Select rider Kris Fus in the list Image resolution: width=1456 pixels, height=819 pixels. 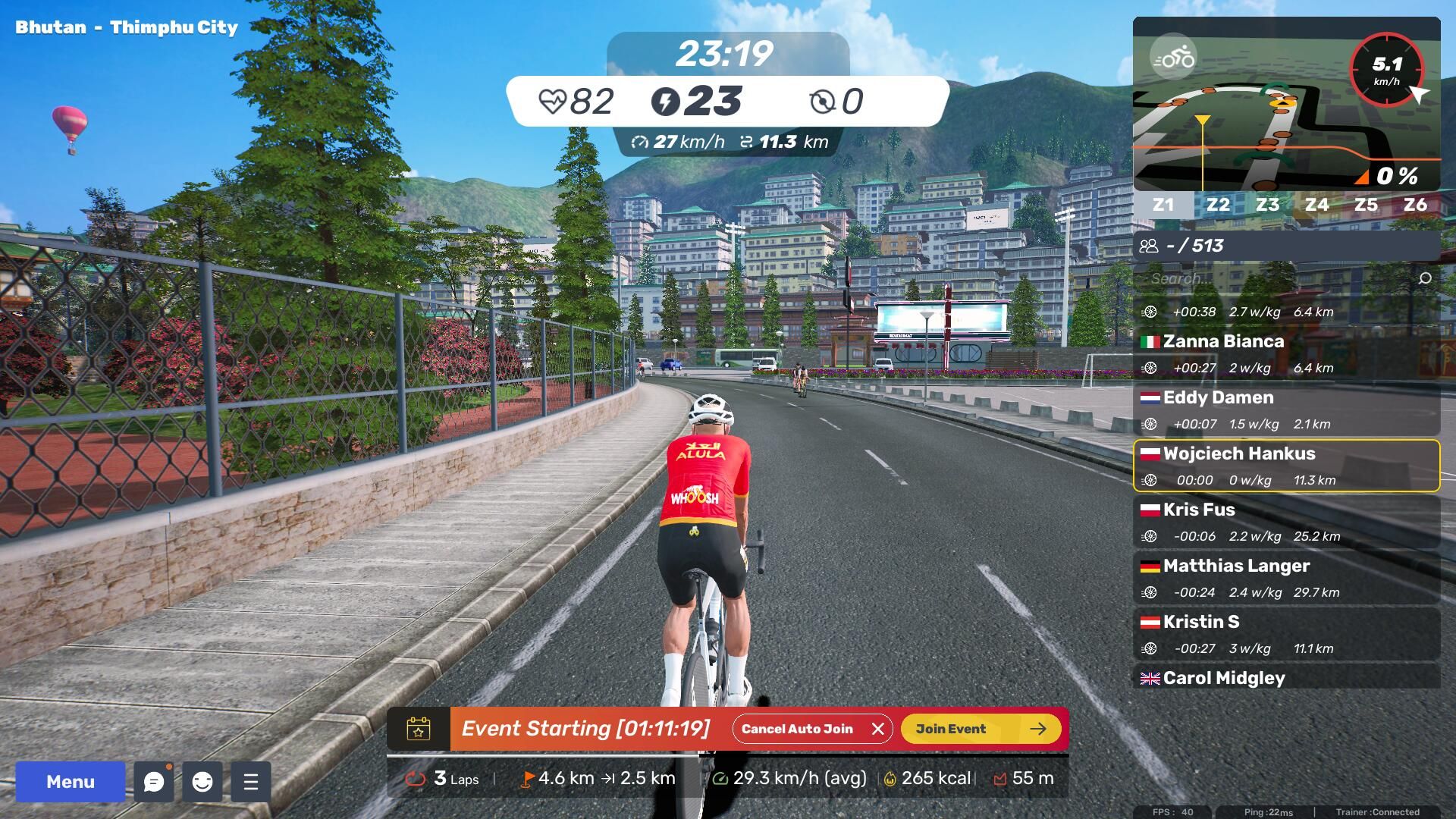1286,522
